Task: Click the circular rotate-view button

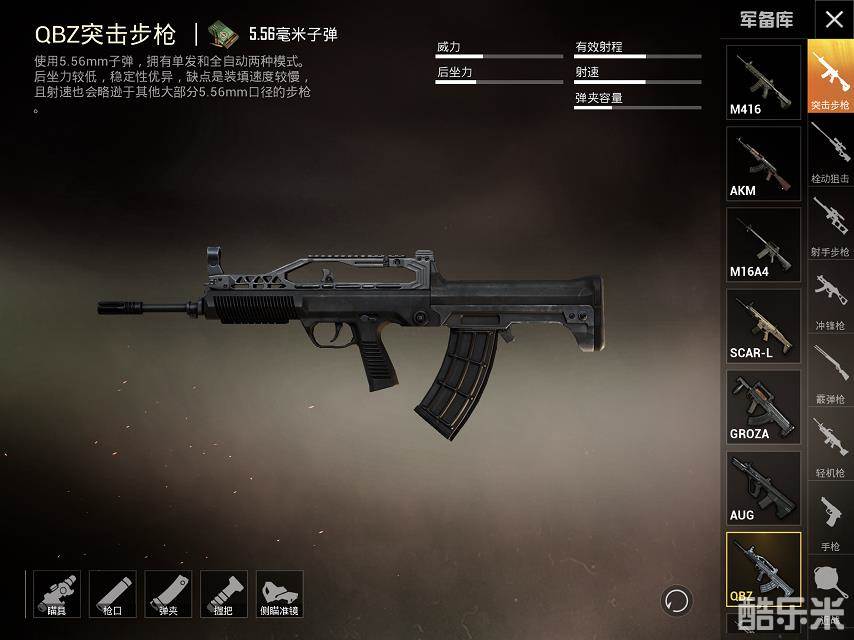Action: point(677,600)
